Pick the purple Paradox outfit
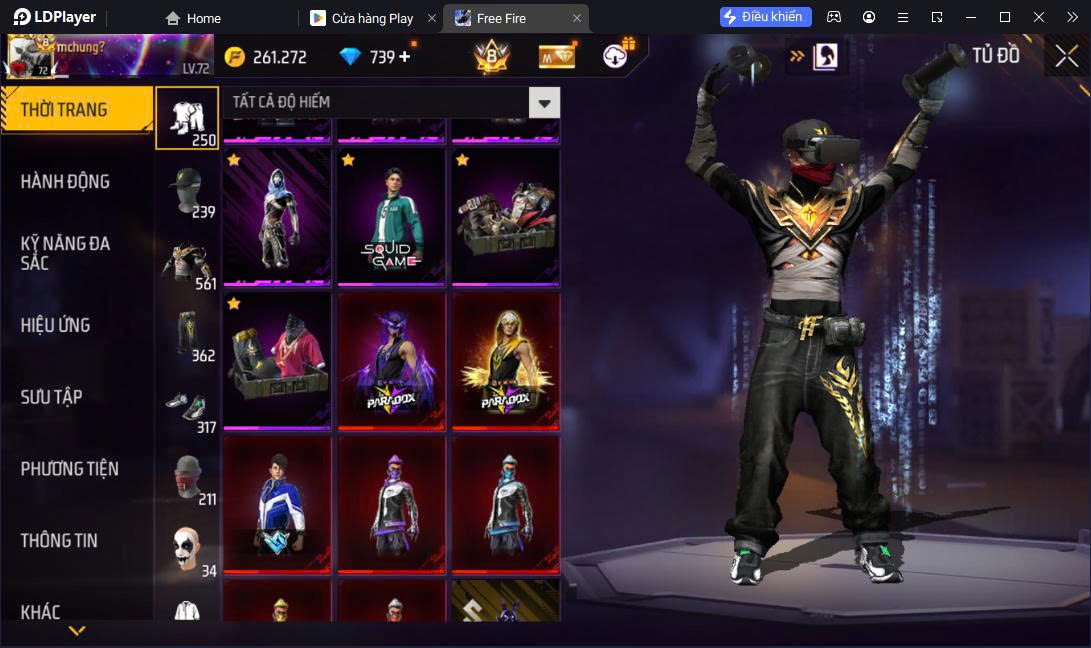This screenshot has width=1091, height=648. 391,361
